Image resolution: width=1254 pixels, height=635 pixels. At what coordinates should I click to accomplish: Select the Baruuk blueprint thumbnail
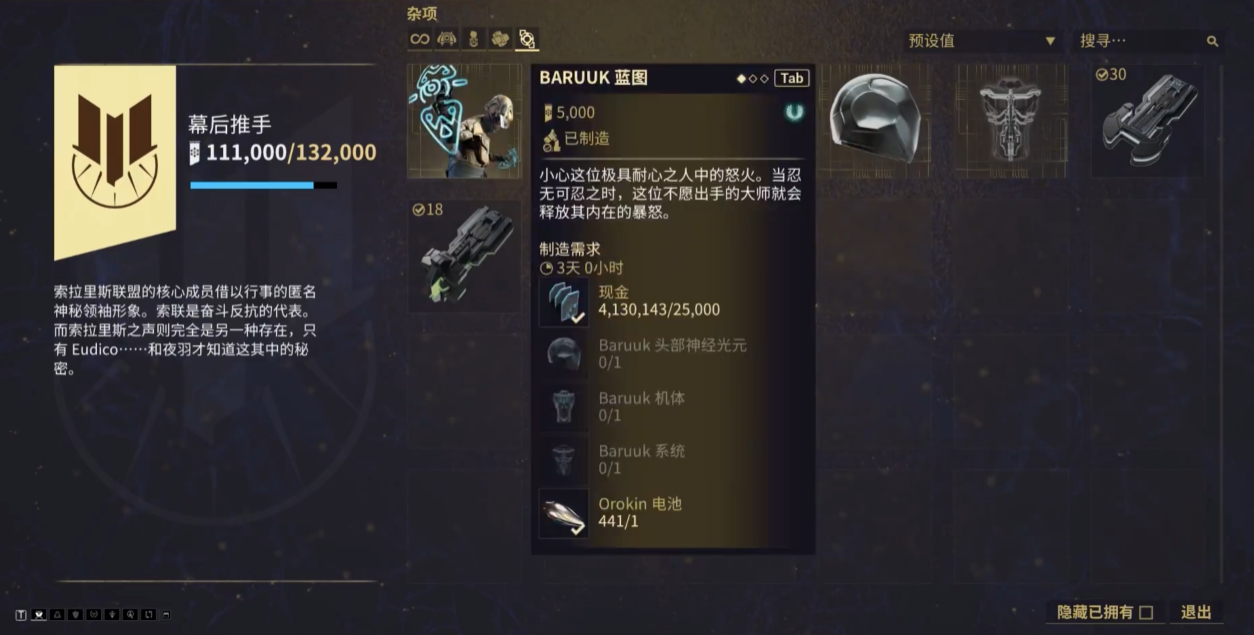point(465,121)
